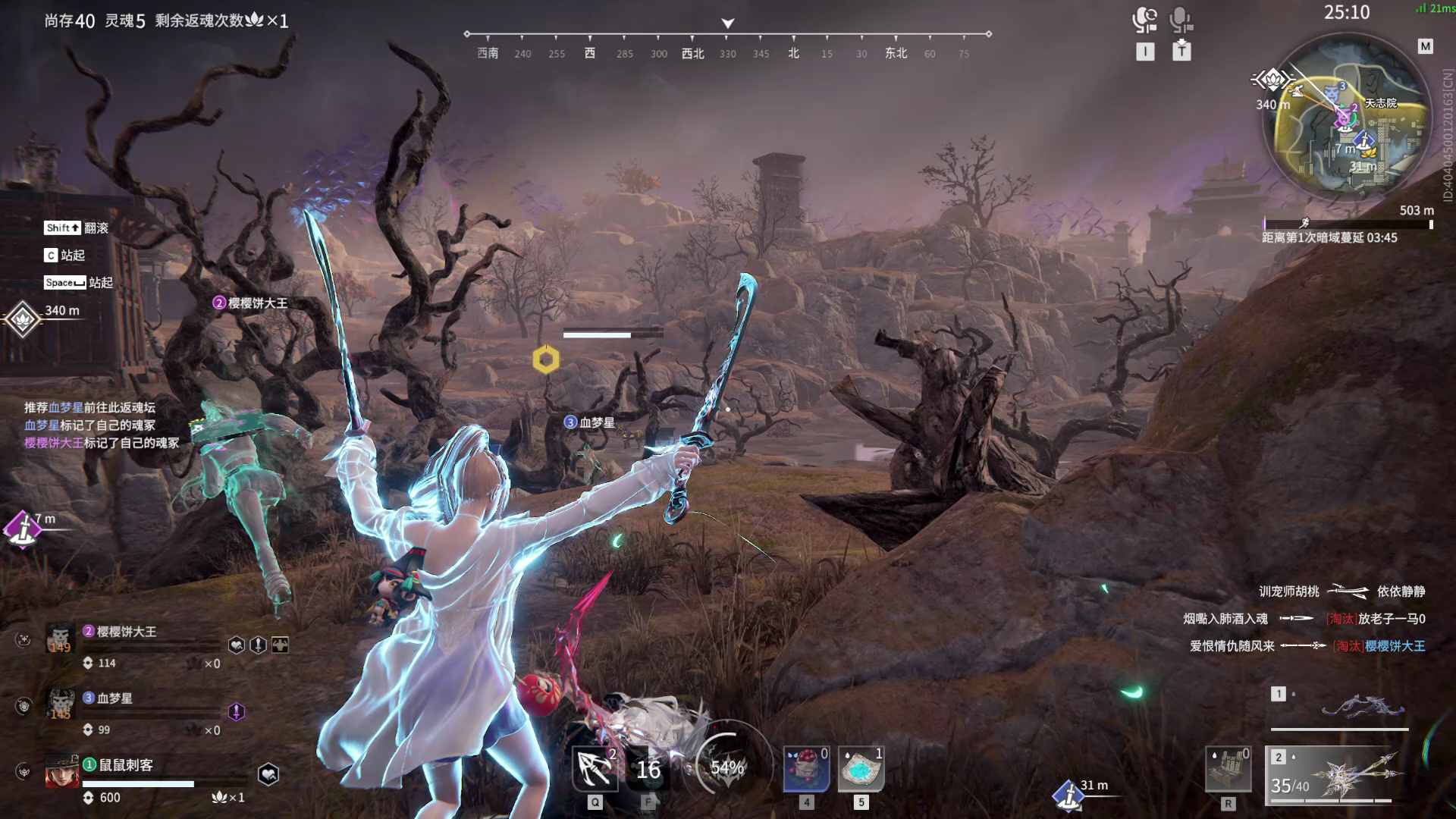Toggle the microphone icon
Image resolution: width=1456 pixels, height=819 pixels.
[x=1181, y=20]
